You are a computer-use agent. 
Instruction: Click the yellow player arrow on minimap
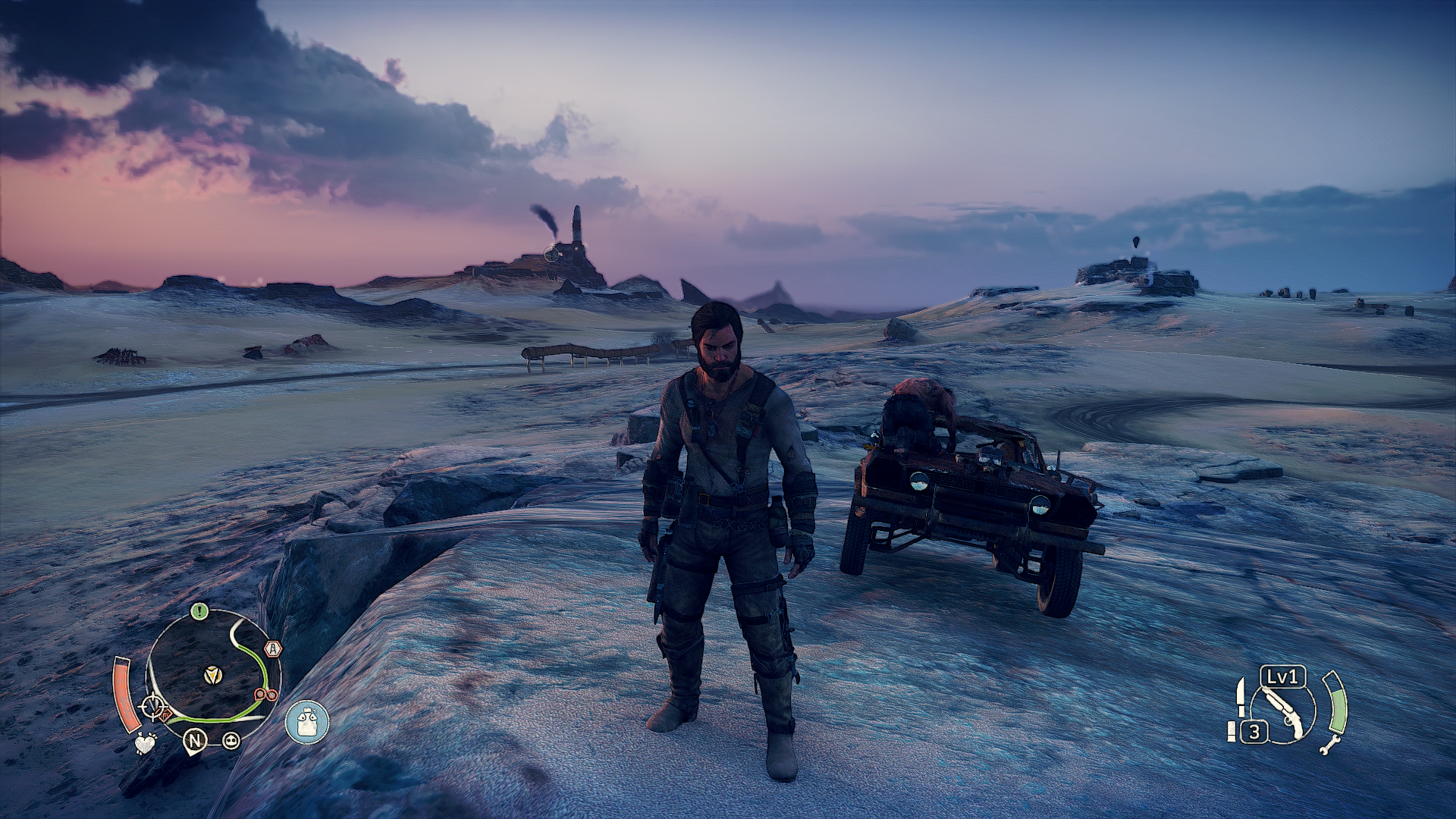(214, 674)
